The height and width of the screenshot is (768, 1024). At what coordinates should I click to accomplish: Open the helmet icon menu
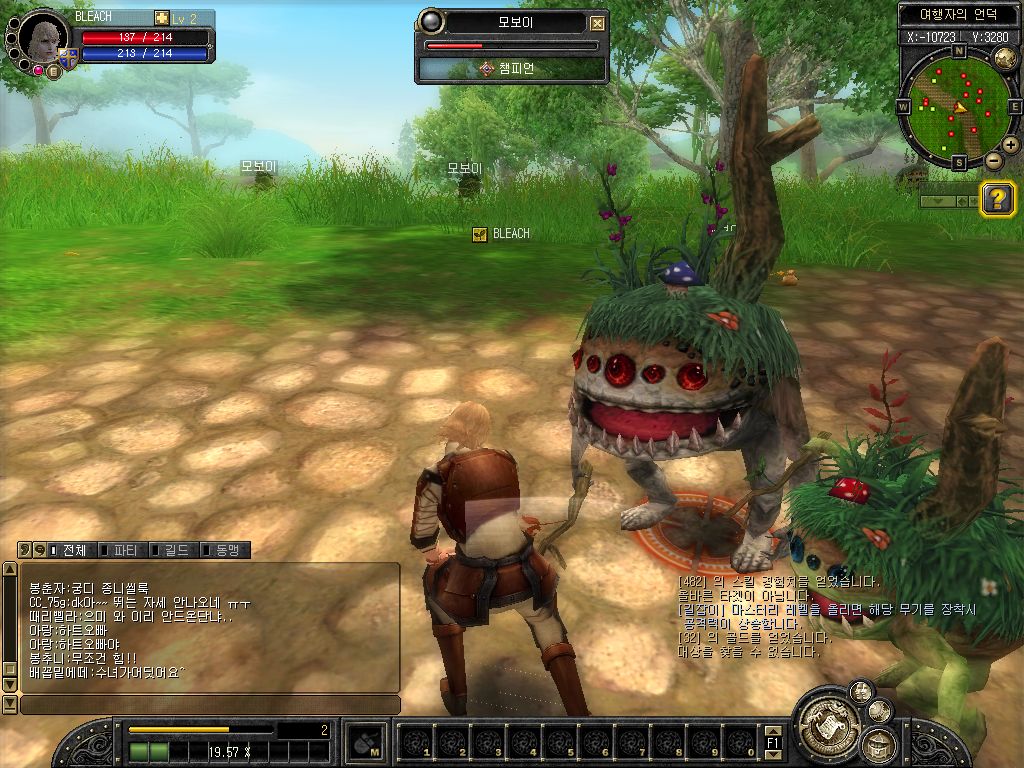click(x=879, y=745)
